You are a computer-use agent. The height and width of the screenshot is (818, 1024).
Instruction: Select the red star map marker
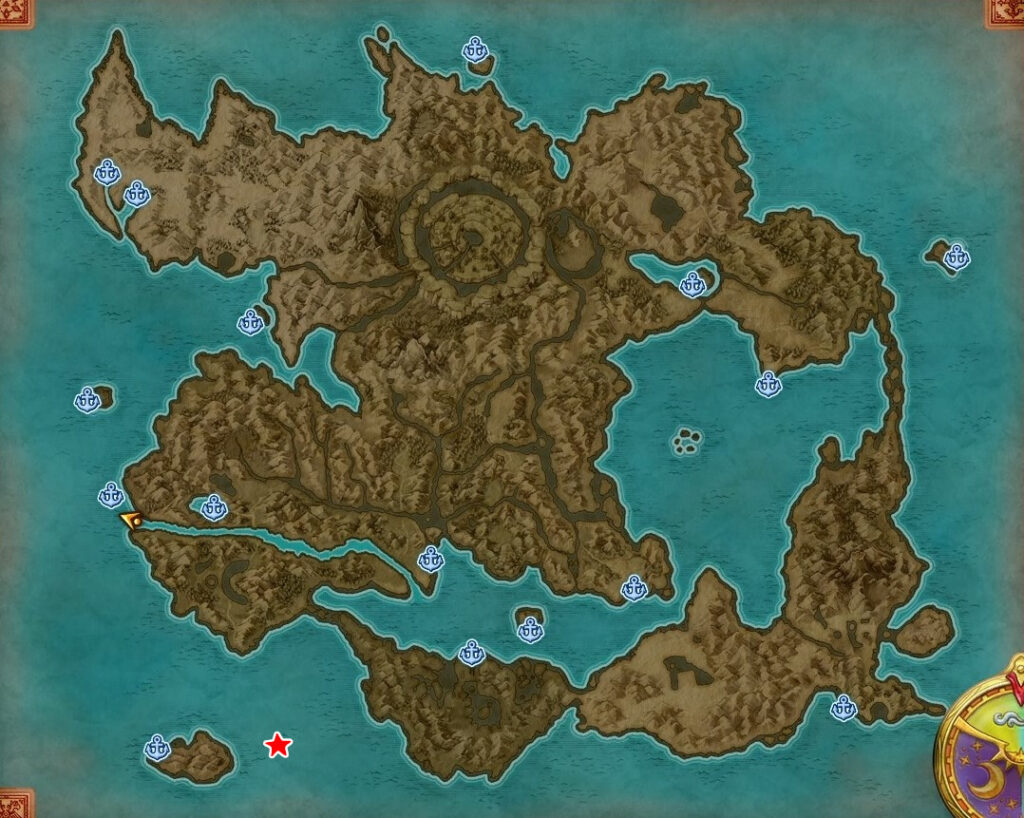[277, 745]
